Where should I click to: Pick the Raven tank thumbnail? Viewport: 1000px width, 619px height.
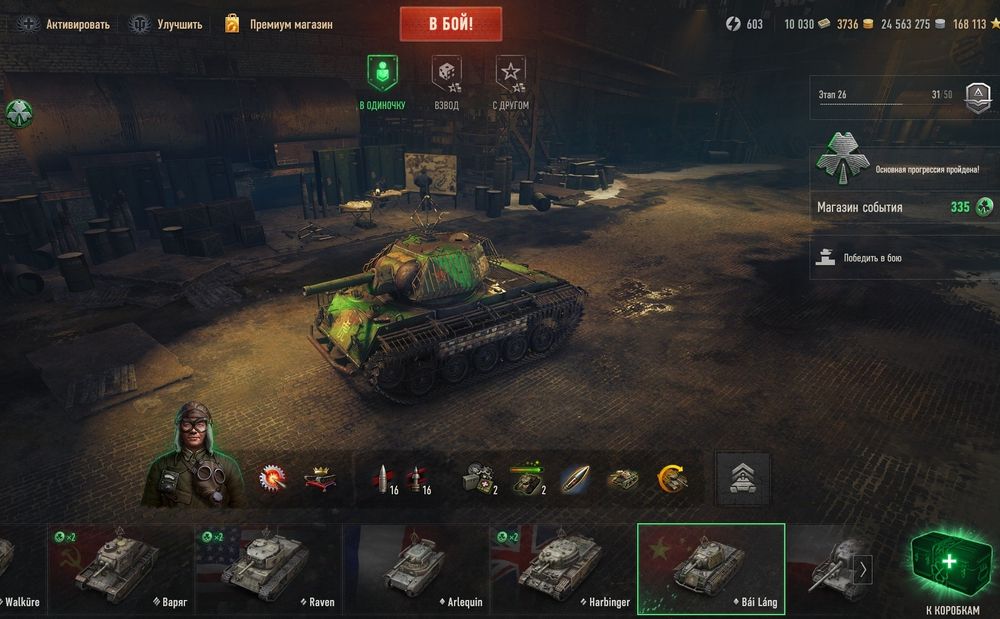(268, 569)
